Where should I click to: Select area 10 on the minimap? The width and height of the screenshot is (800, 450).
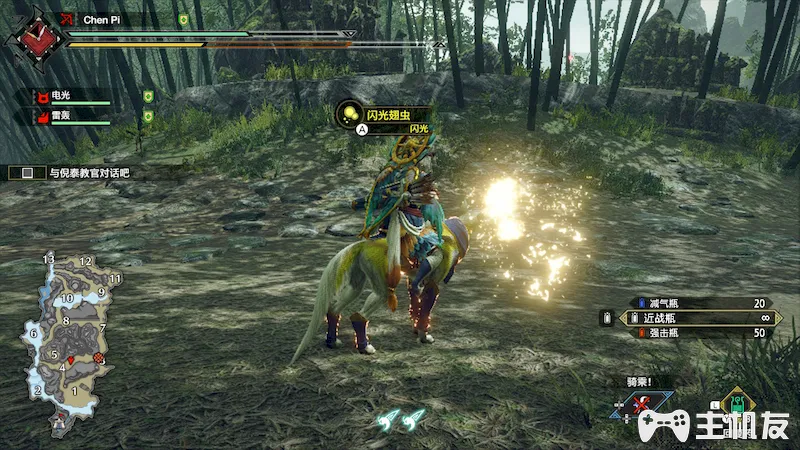pos(67,298)
